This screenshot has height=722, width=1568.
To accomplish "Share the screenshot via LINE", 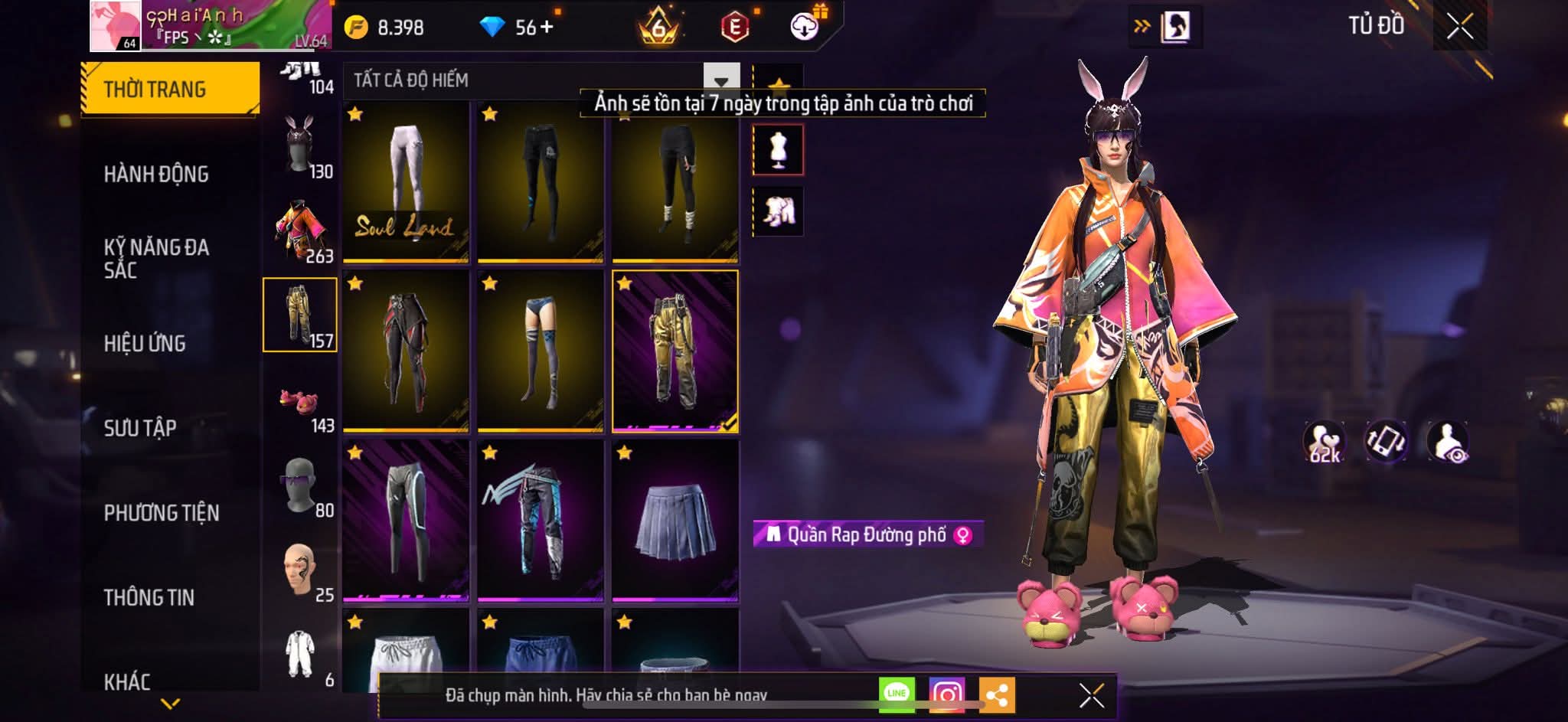I will [897, 694].
